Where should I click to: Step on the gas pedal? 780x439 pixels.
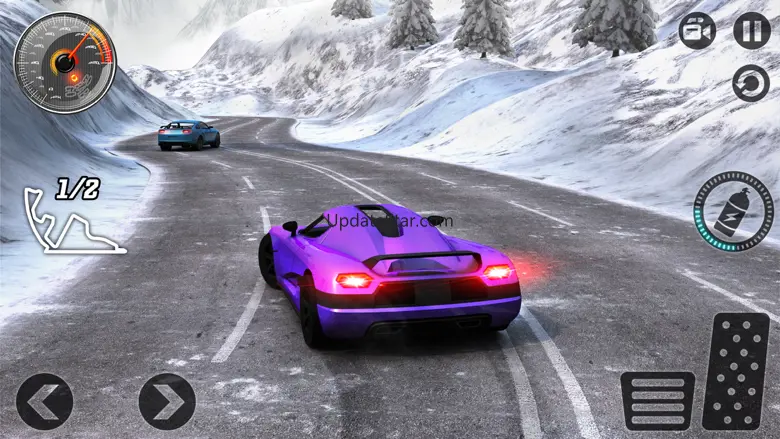click(736, 371)
